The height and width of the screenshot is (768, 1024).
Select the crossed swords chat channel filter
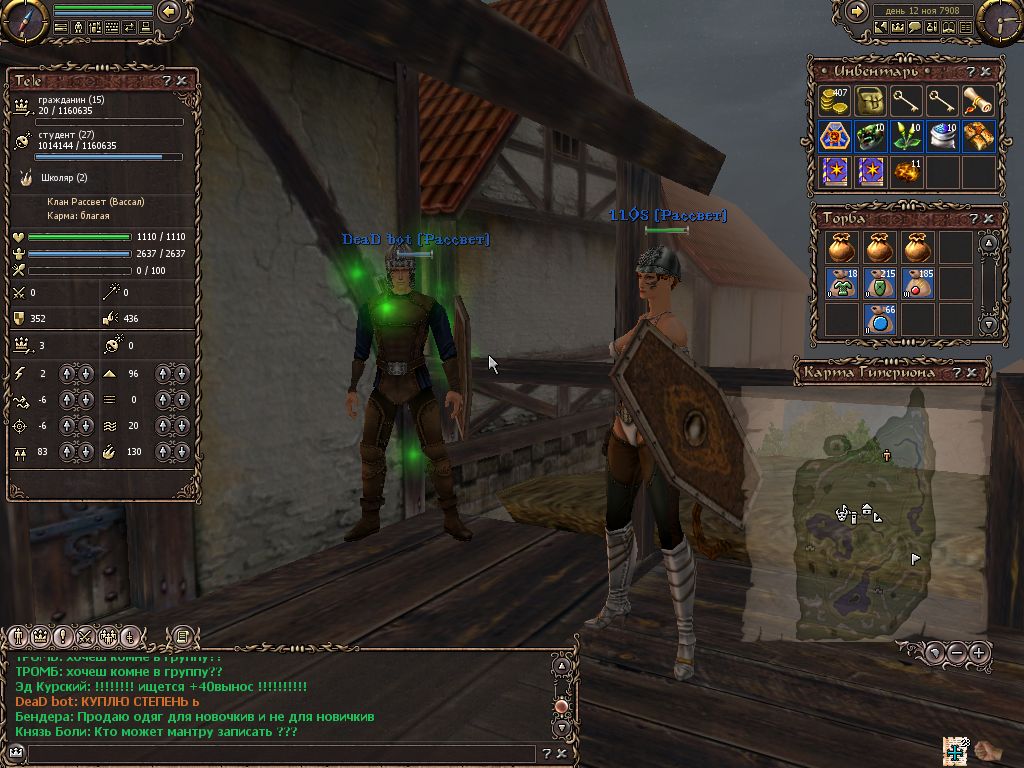click(x=85, y=636)
